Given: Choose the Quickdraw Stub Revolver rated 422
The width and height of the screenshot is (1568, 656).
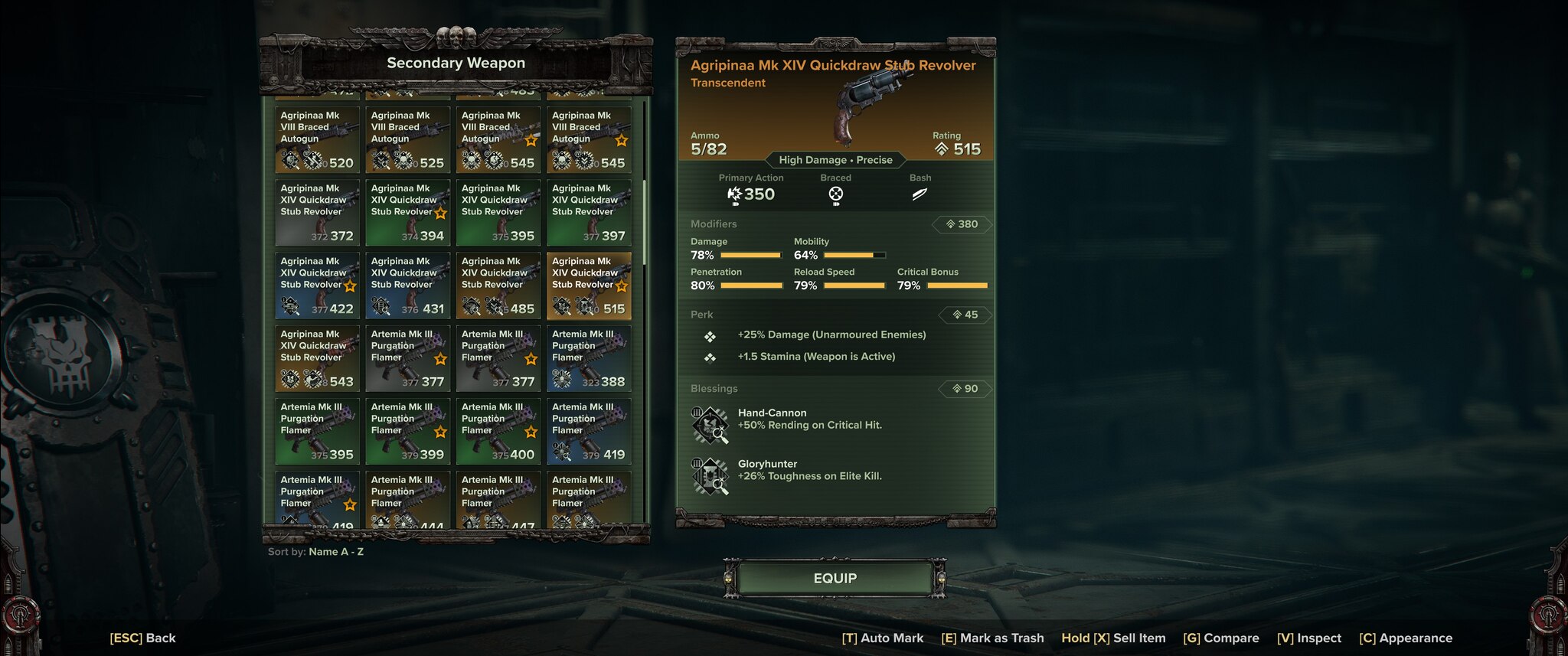Looking at the screenshot, I should click(317, 285).
